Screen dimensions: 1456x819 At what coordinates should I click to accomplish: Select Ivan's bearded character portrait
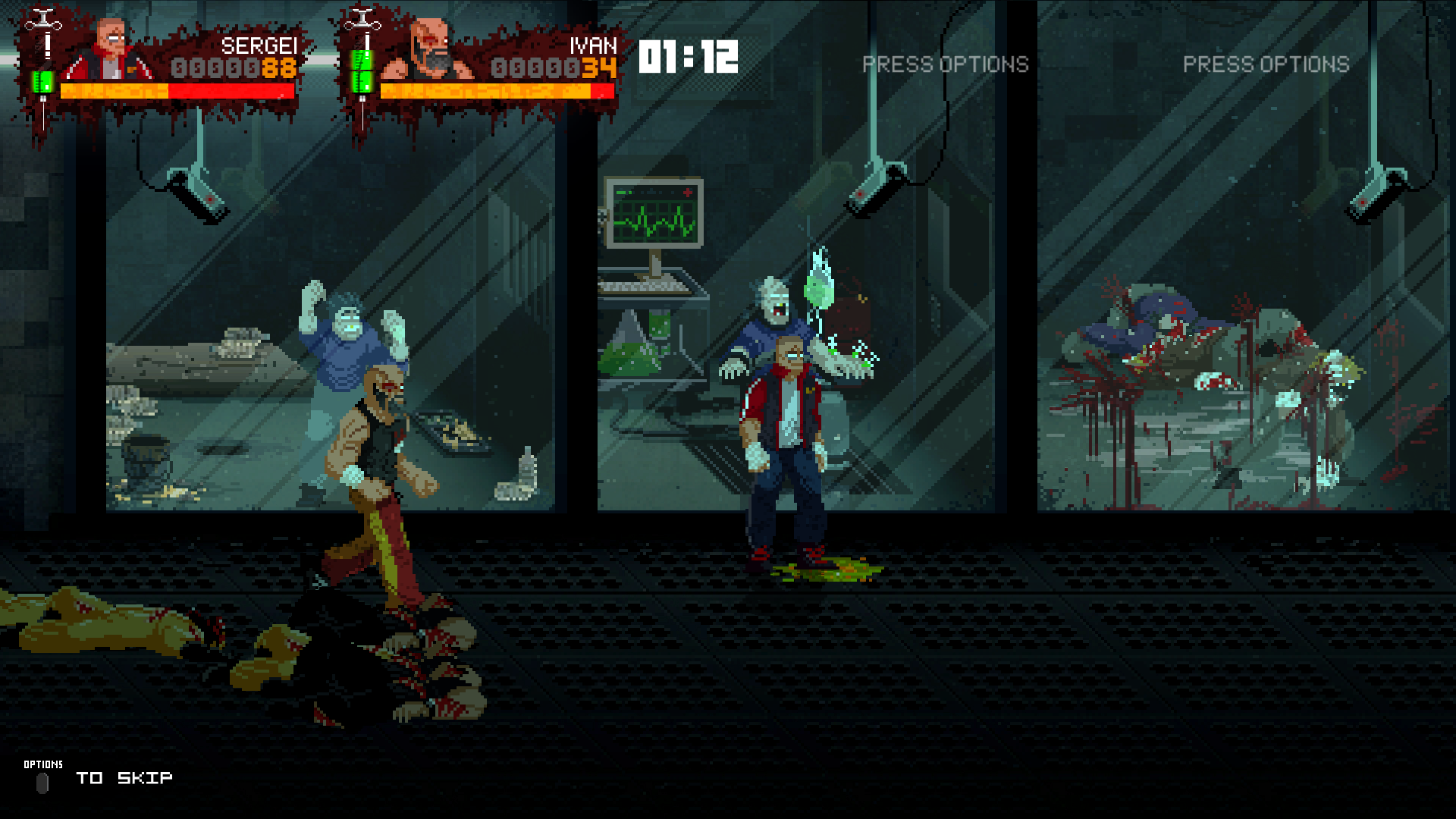[430, 50]
